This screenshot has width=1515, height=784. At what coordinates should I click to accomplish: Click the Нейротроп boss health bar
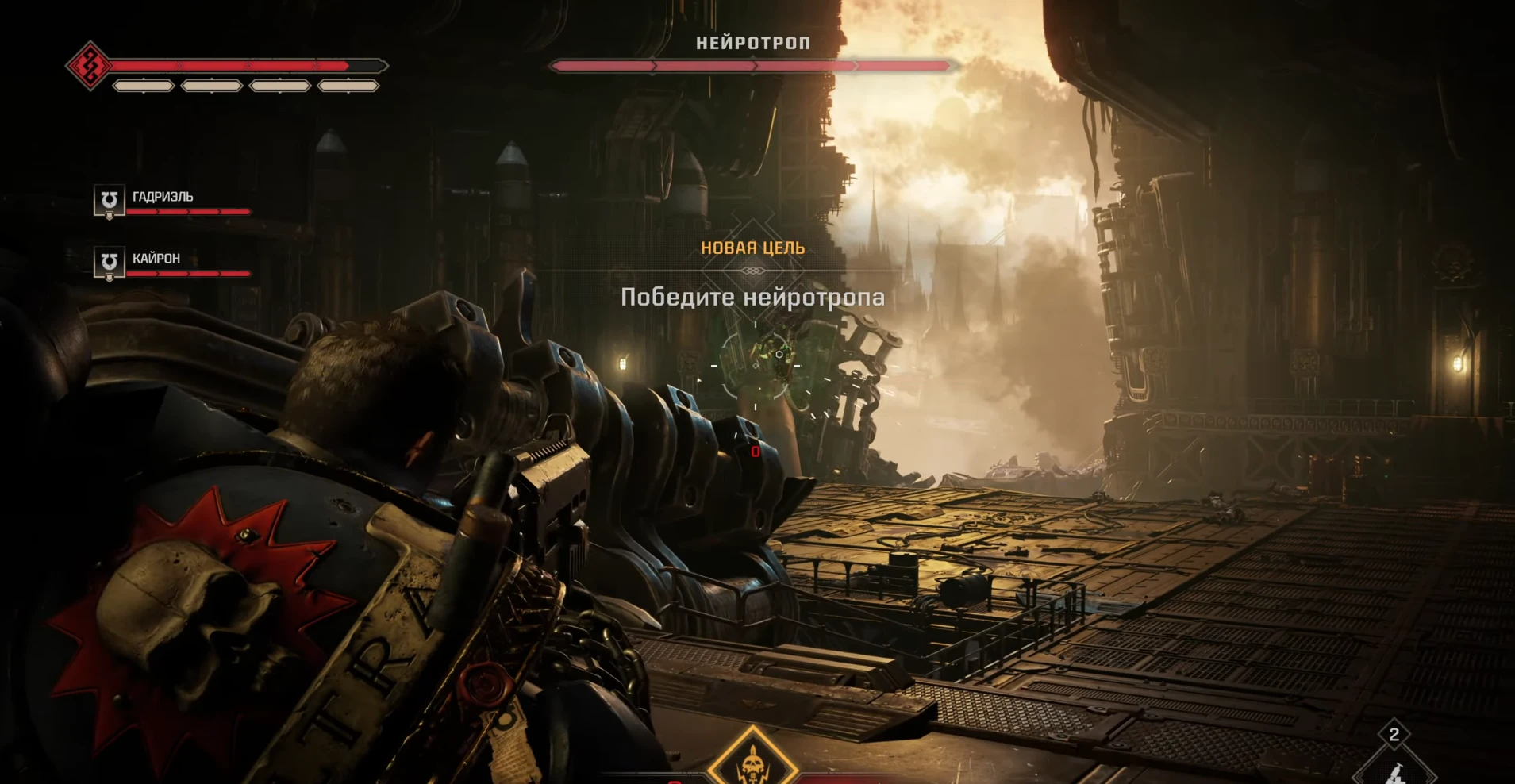pos(751,66)
